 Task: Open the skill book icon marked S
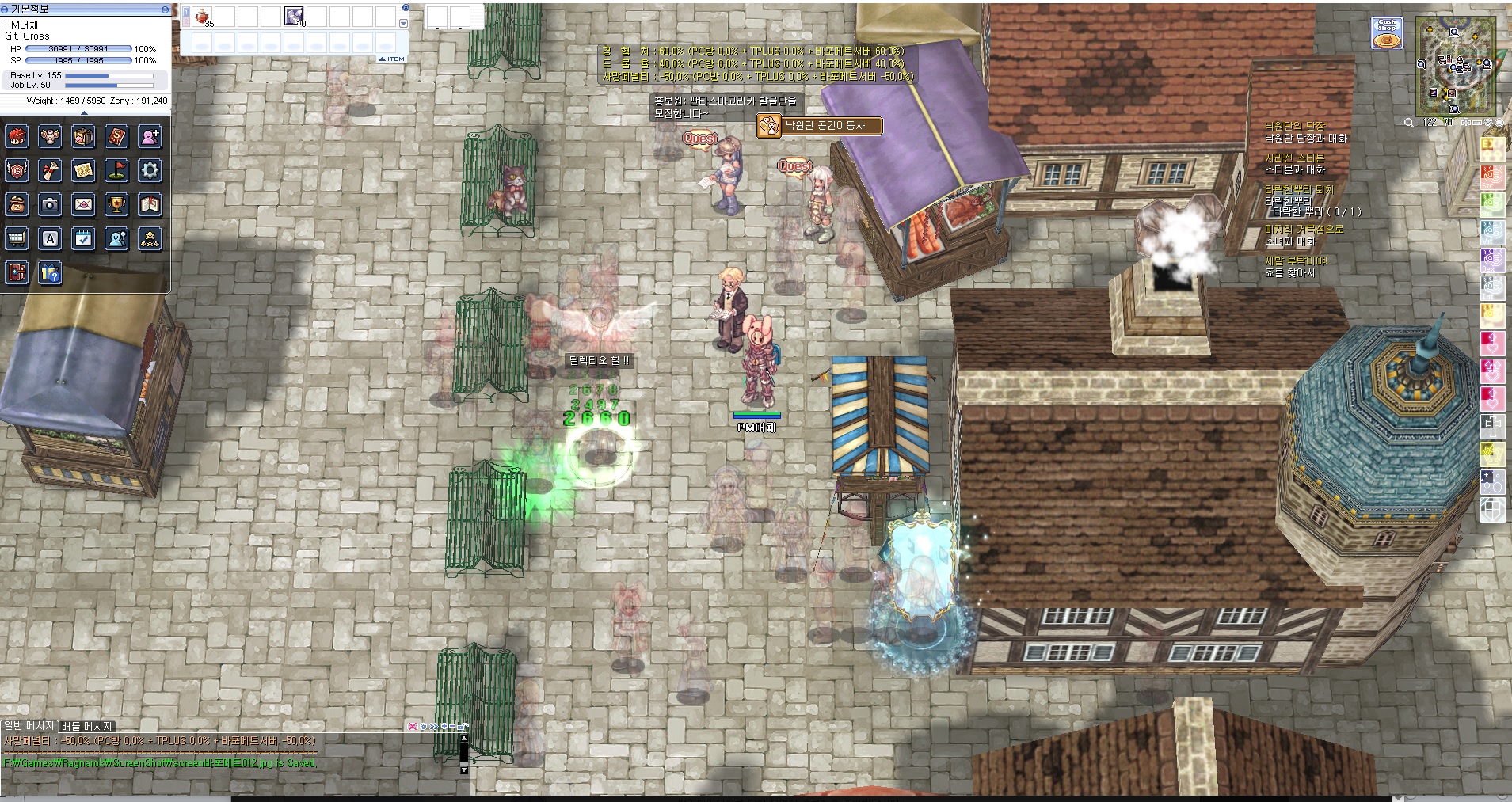tap(117, 136)
